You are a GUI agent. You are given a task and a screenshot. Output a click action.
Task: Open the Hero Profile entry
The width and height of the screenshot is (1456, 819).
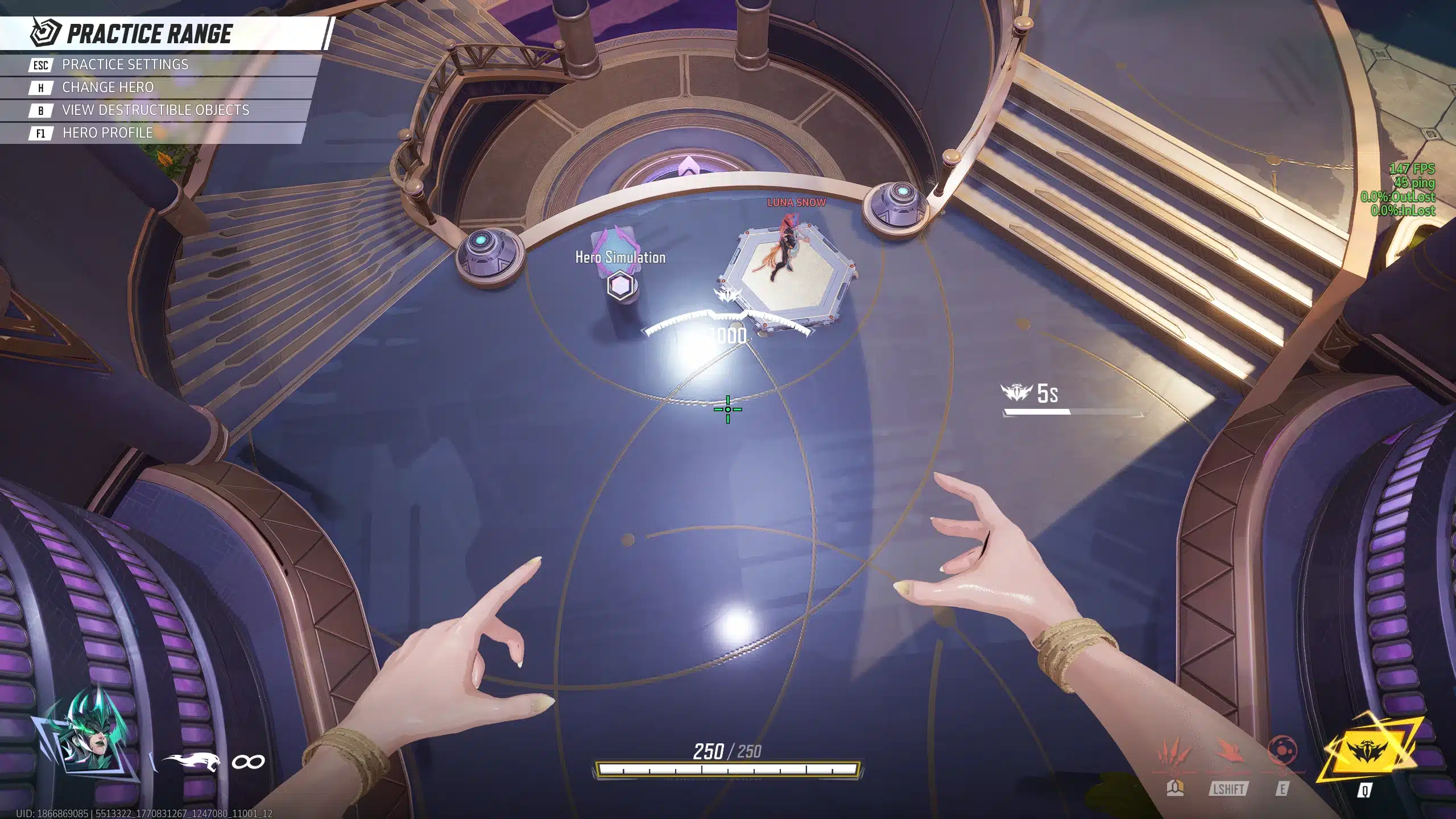107,133
